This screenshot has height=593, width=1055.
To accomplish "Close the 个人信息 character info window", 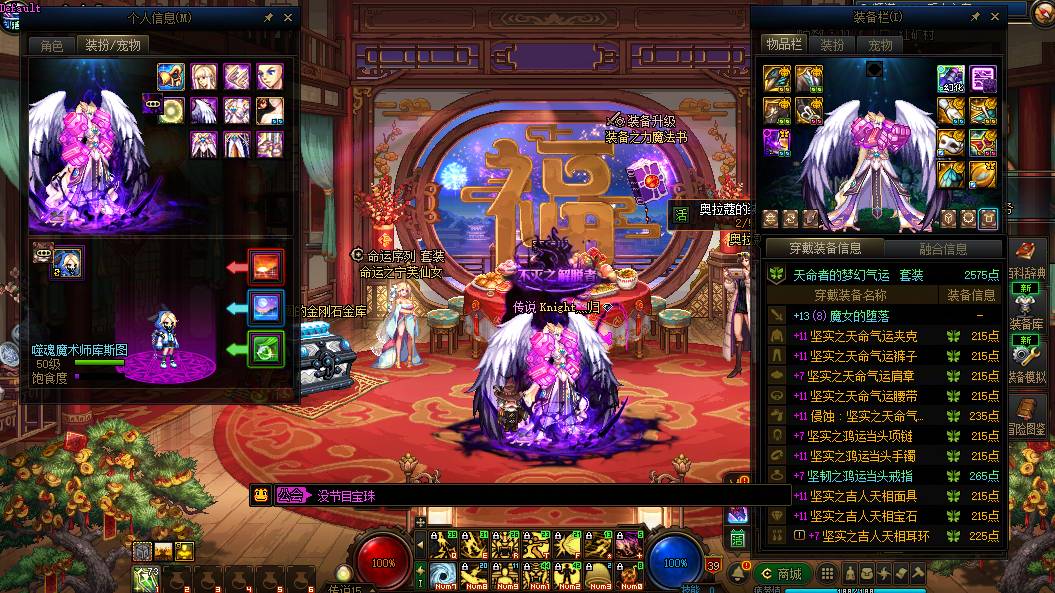I will coord(289,17).
